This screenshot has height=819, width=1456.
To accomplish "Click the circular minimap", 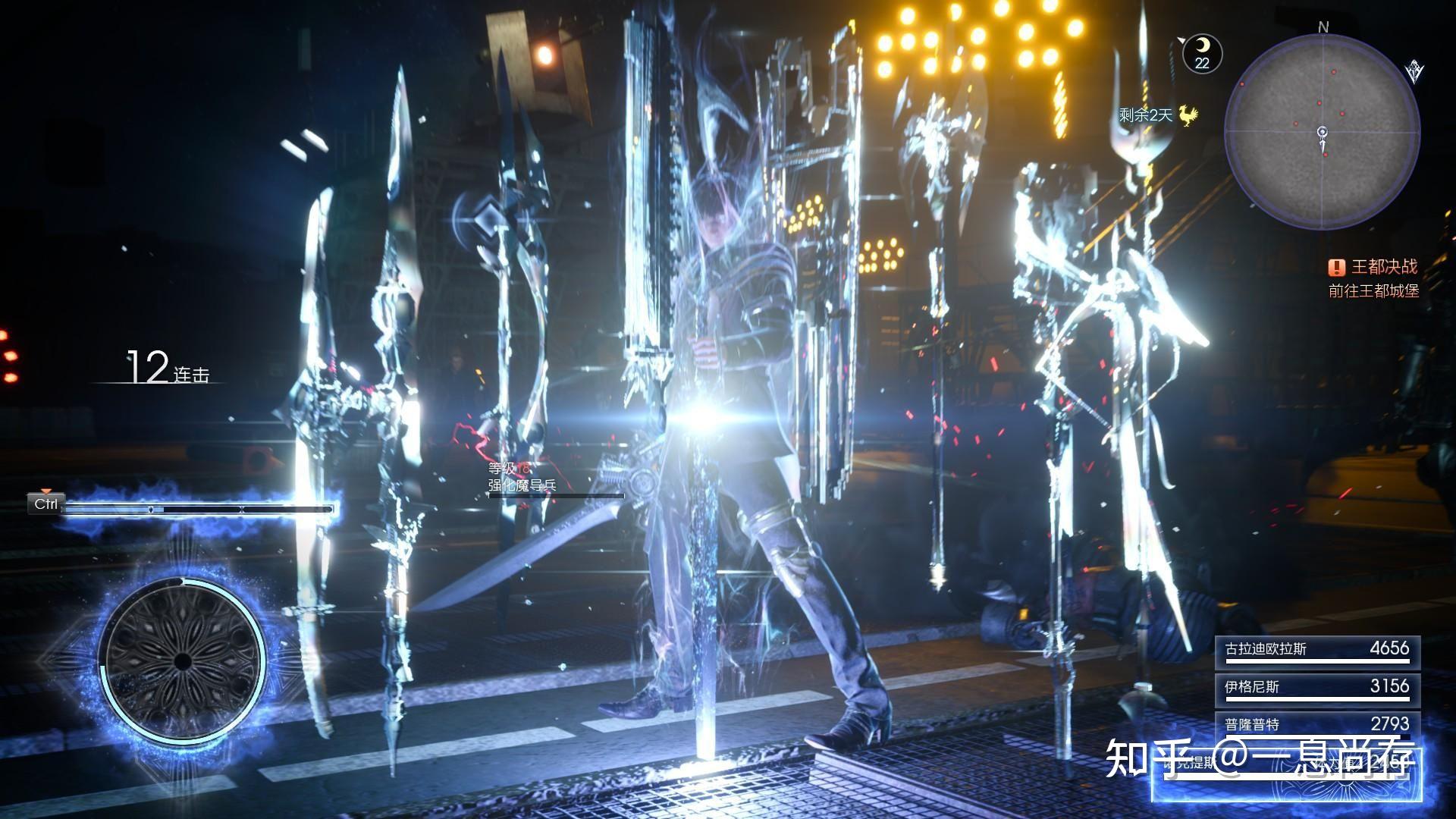I will [x=1323, y=131].
